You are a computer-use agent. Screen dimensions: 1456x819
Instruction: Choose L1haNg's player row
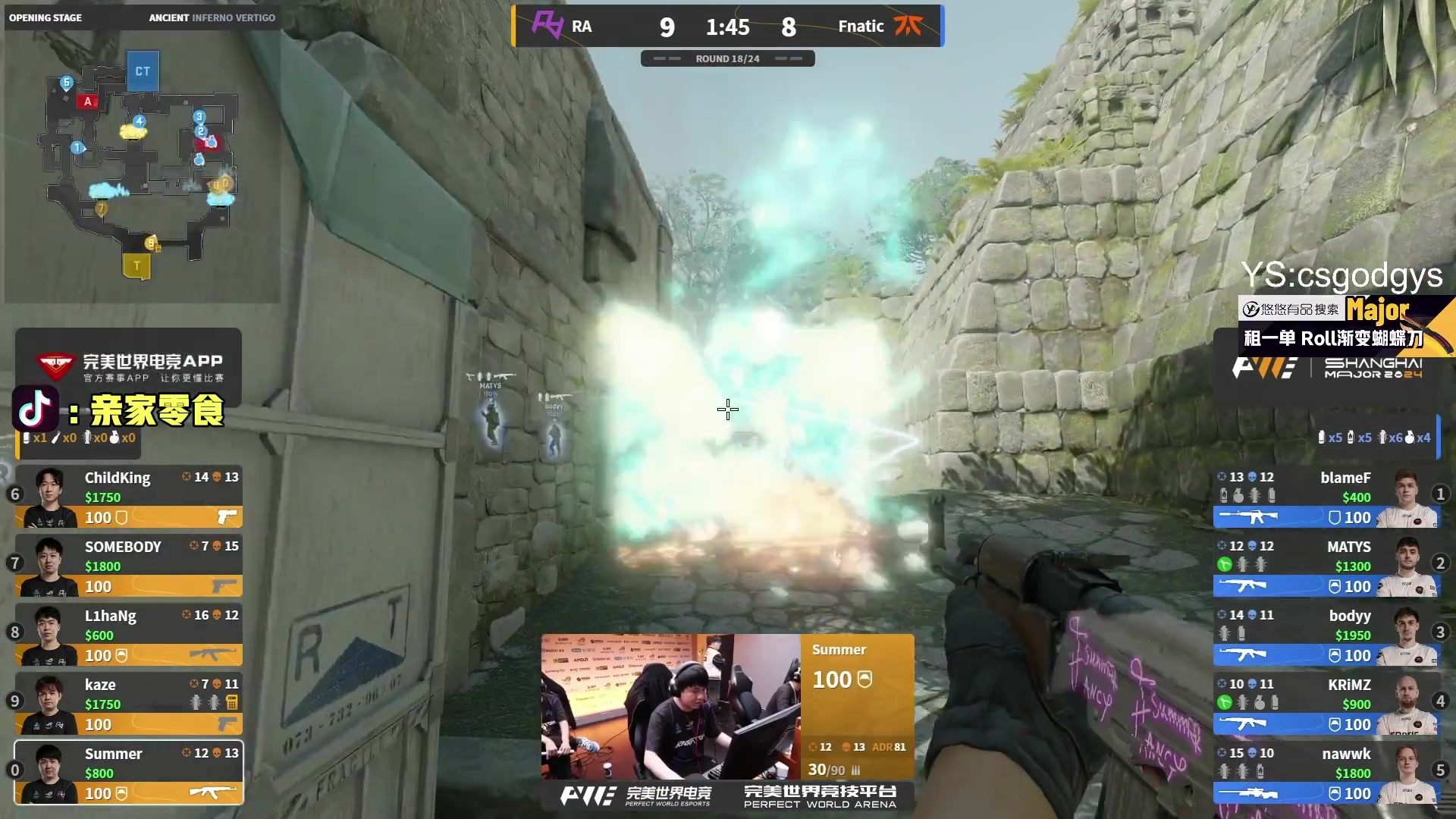coord(129,635)
